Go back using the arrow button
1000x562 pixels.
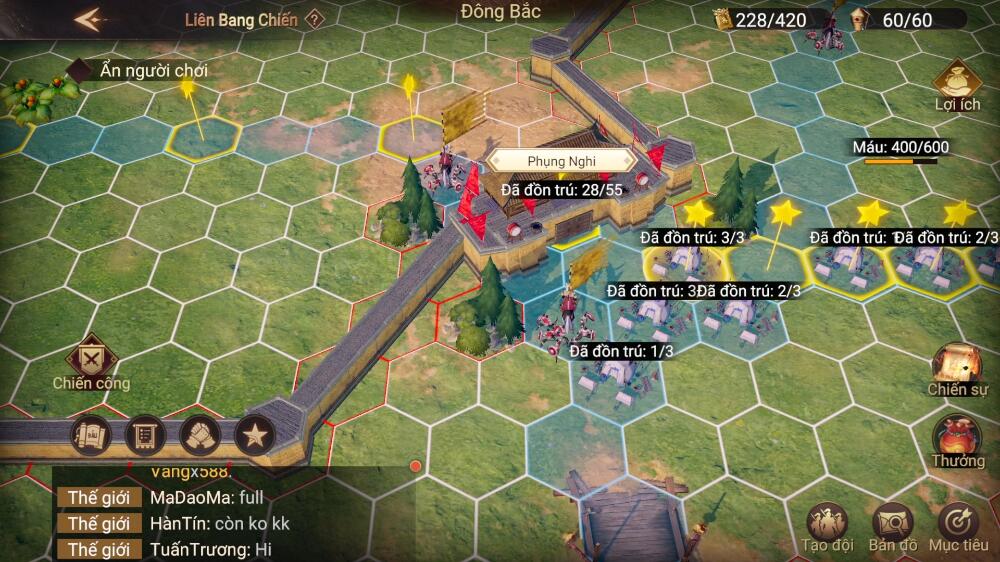[90, 20]
